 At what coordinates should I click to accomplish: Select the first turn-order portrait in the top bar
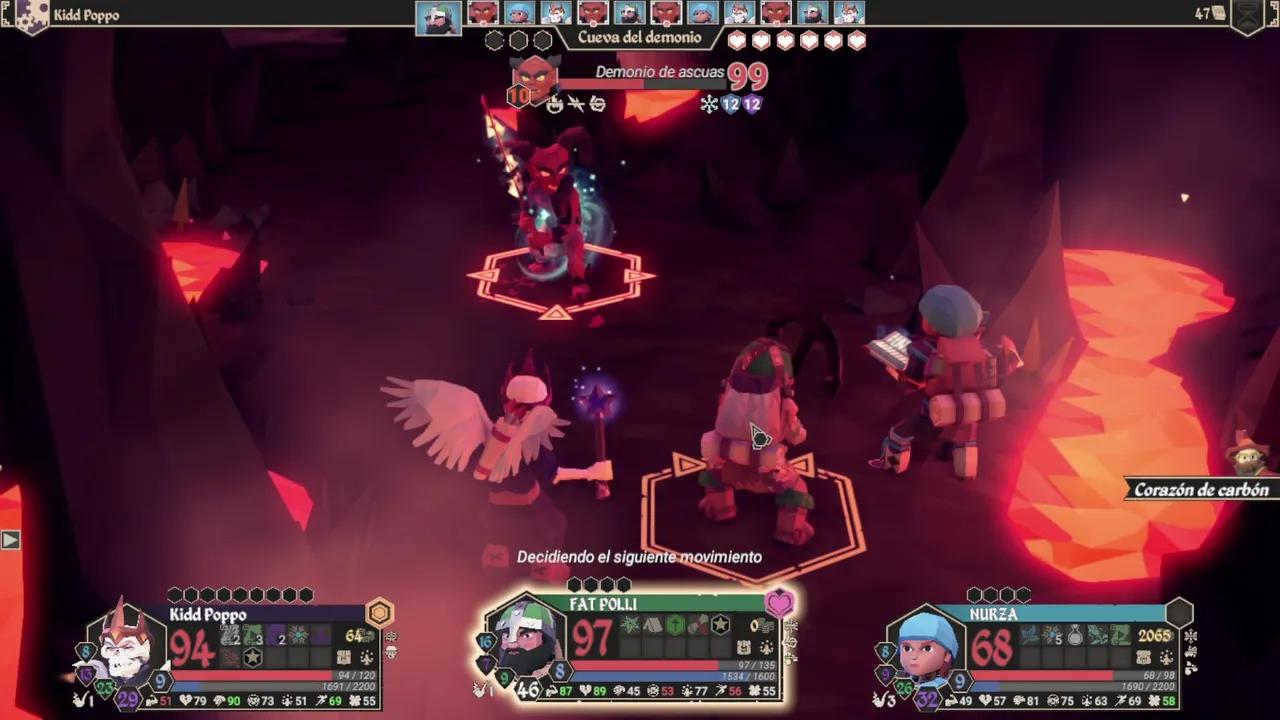[x=439, y=16]
